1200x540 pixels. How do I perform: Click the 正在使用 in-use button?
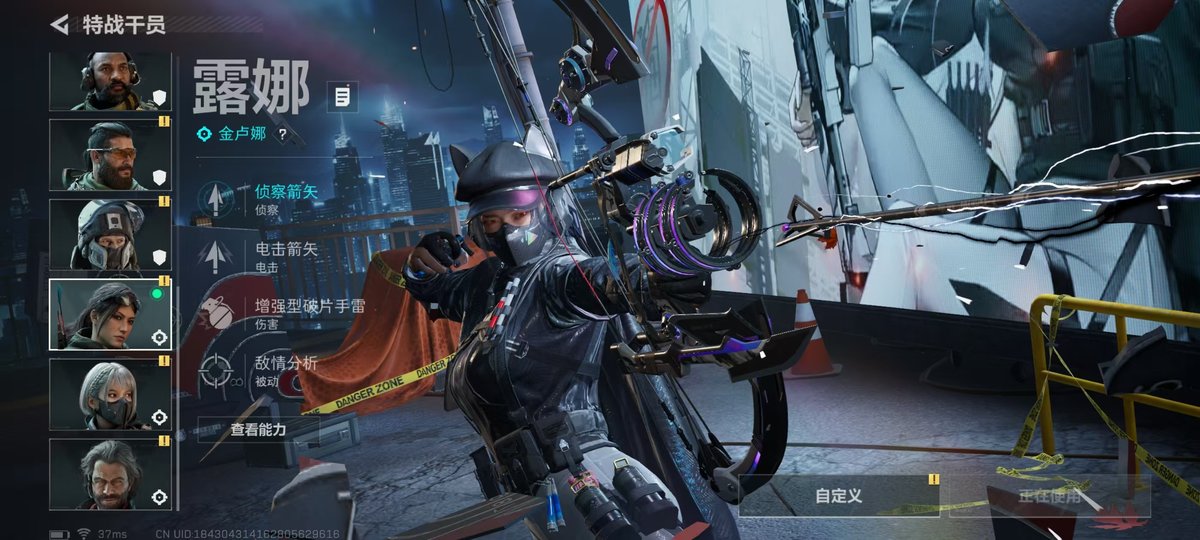tap(1049, 495)
